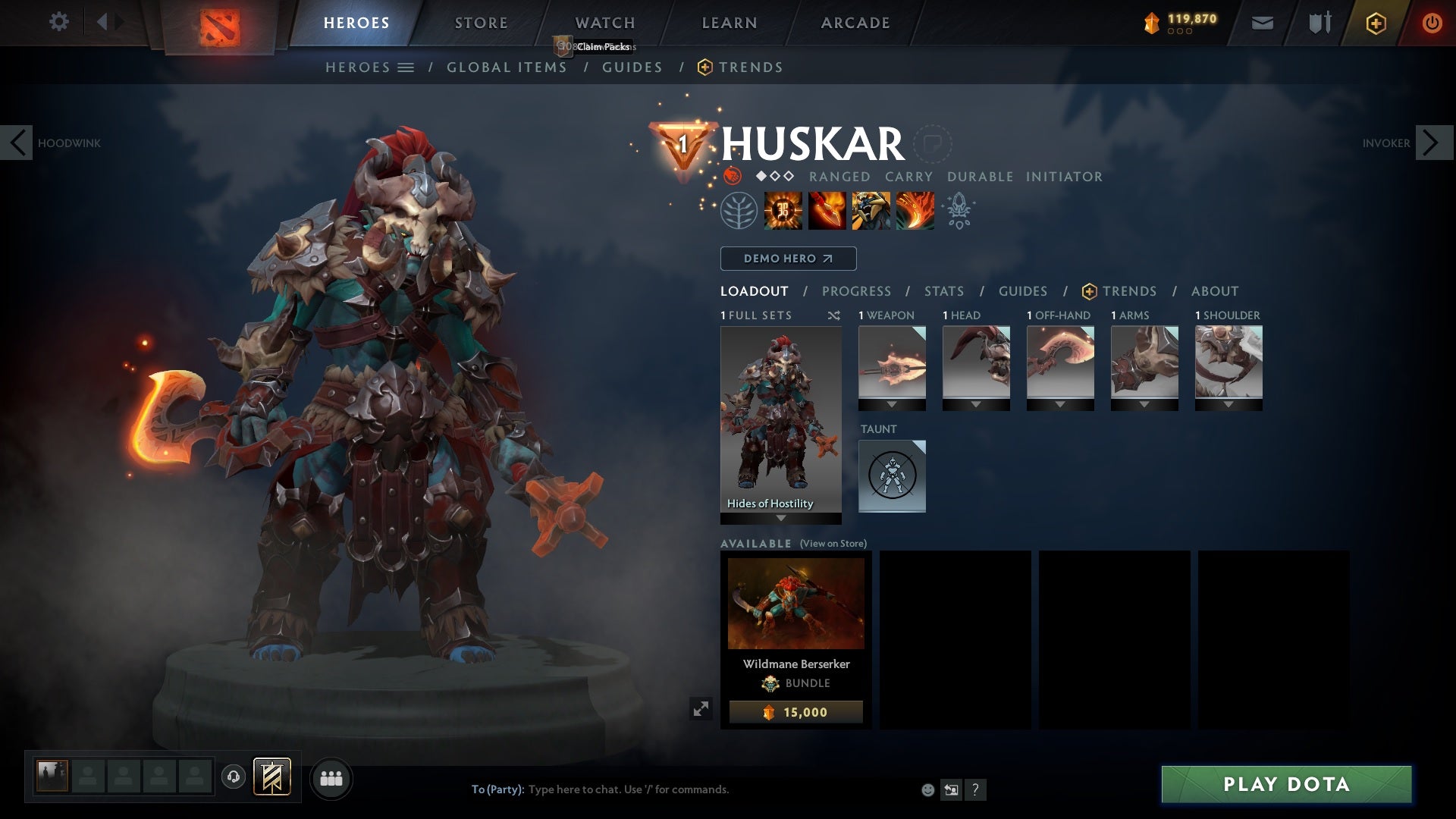Click the voice chat headset icon
The height and width of the screenshot is (819, 1456).
click(x=233, y=778)
